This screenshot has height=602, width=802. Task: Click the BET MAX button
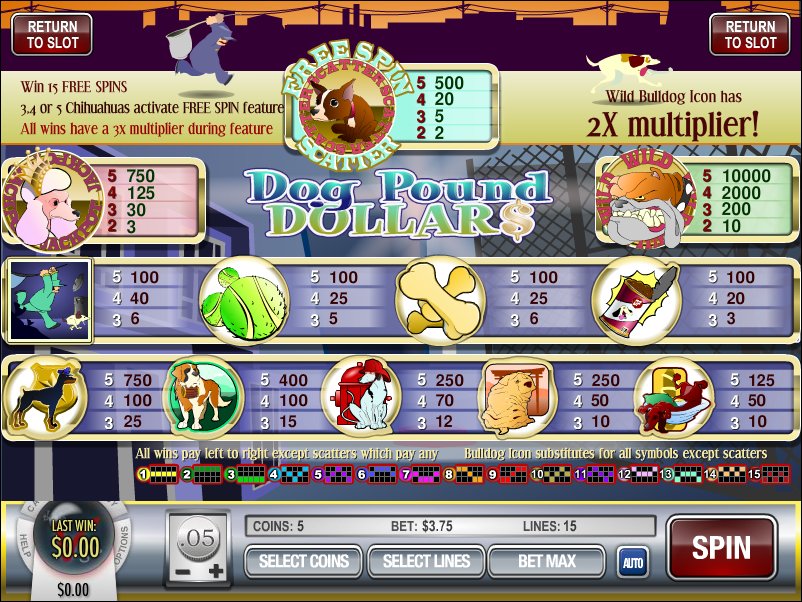click(546, 562)
